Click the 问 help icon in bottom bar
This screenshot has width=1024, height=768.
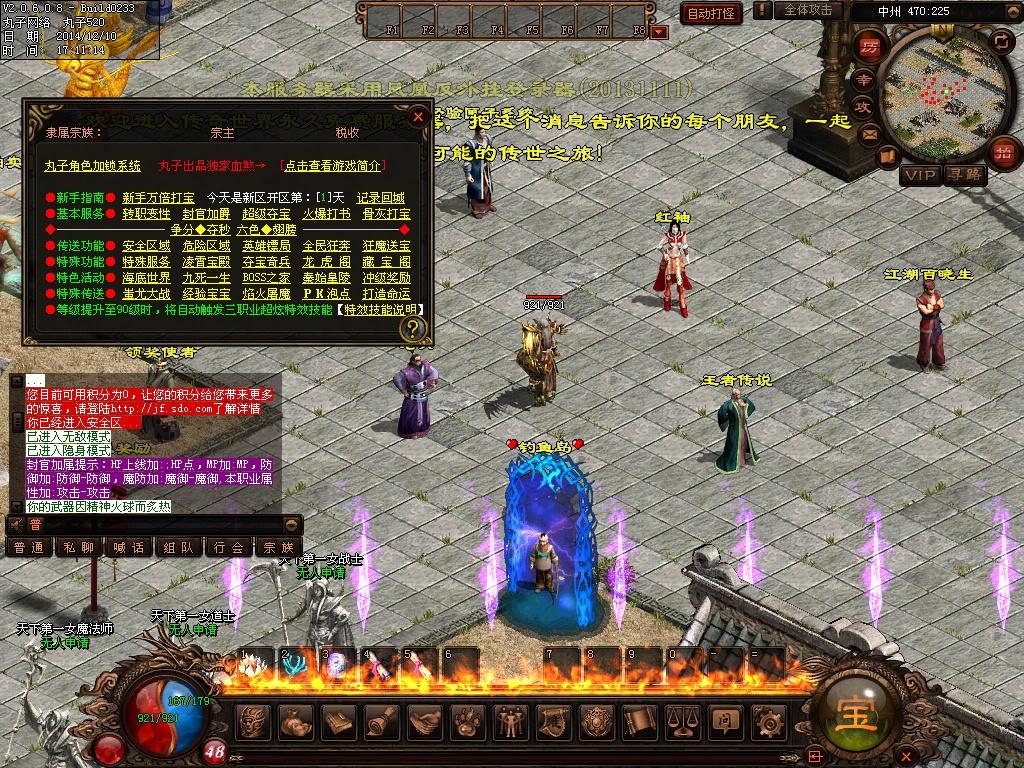(723, 721)
